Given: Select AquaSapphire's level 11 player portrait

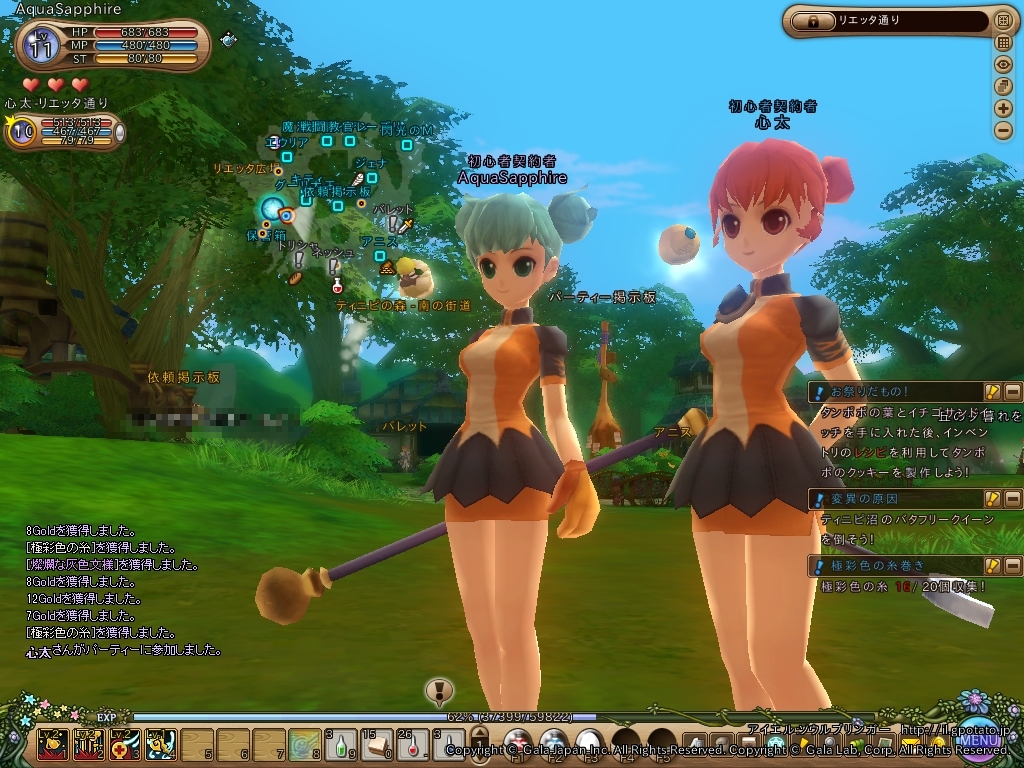Looking at the screenshot, I should point(41,45).
